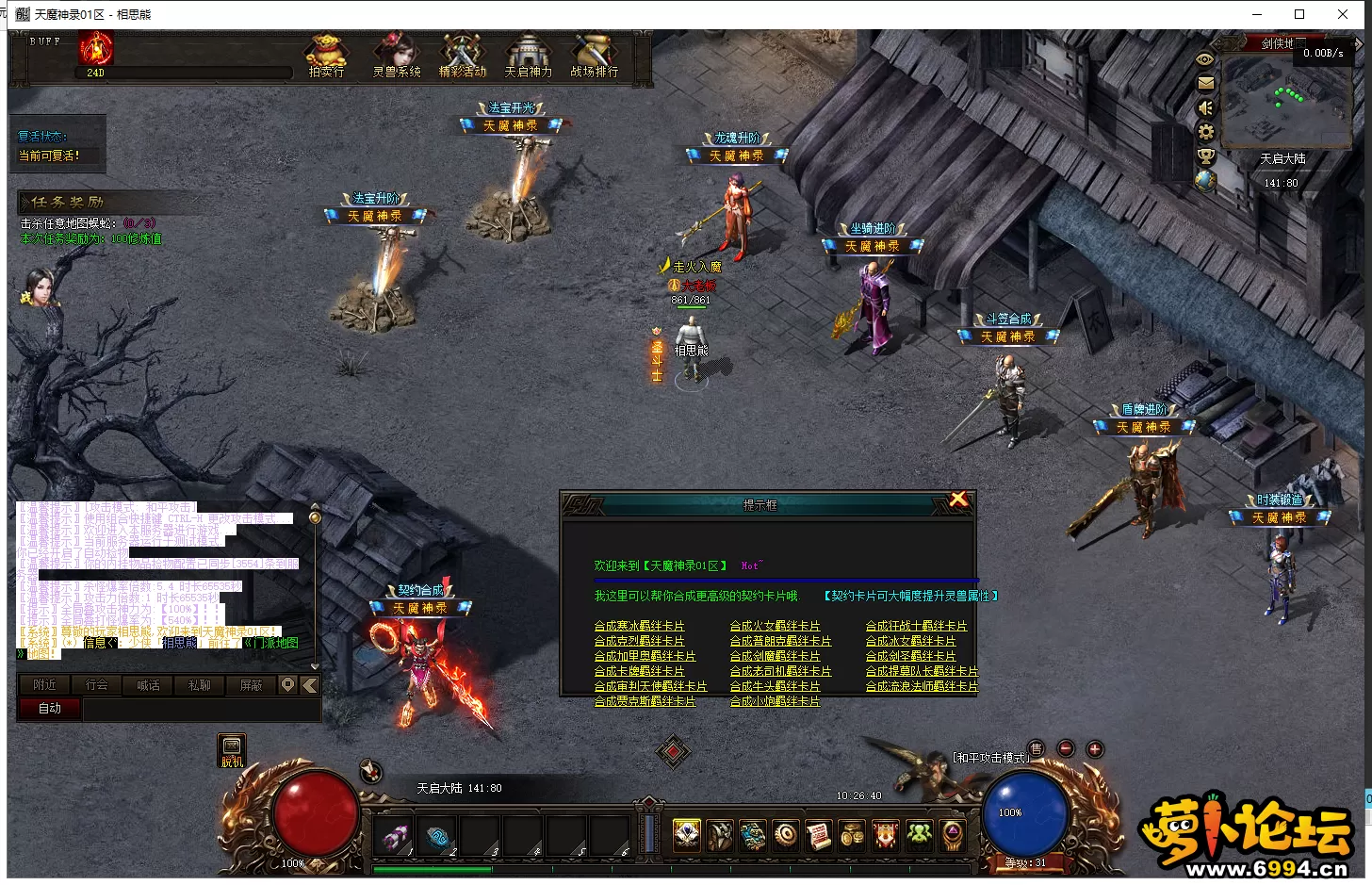This screenshot has width=1372, height=885.
Task: View the 战场排行 rankings
Action: [x=595, y=56]
